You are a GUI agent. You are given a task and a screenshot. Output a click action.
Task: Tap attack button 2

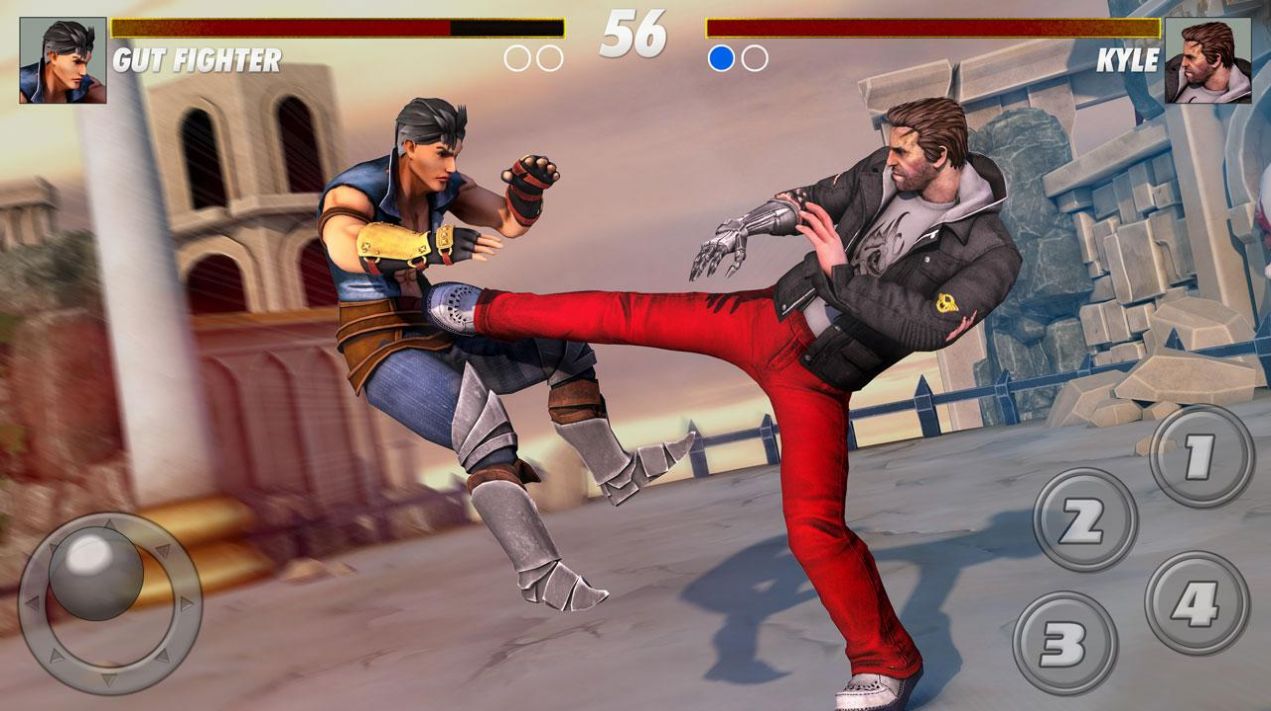(1085, 520)
